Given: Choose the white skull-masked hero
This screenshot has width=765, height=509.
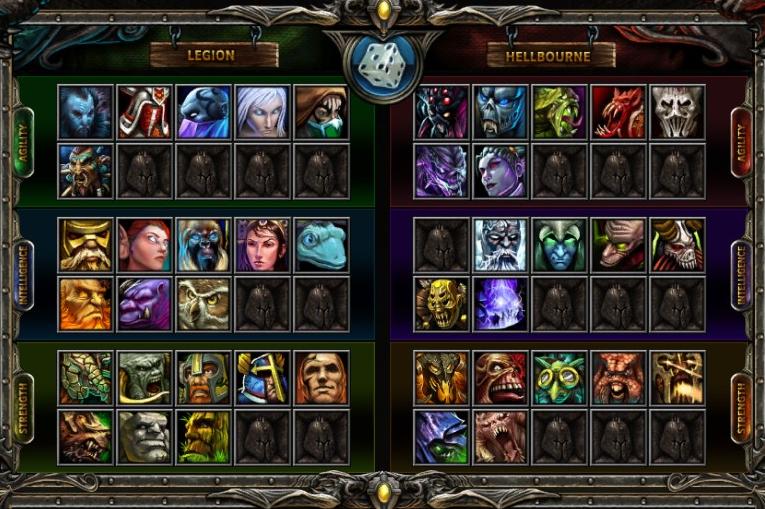Looking at the screenshot, I should [x=677, y=112].
